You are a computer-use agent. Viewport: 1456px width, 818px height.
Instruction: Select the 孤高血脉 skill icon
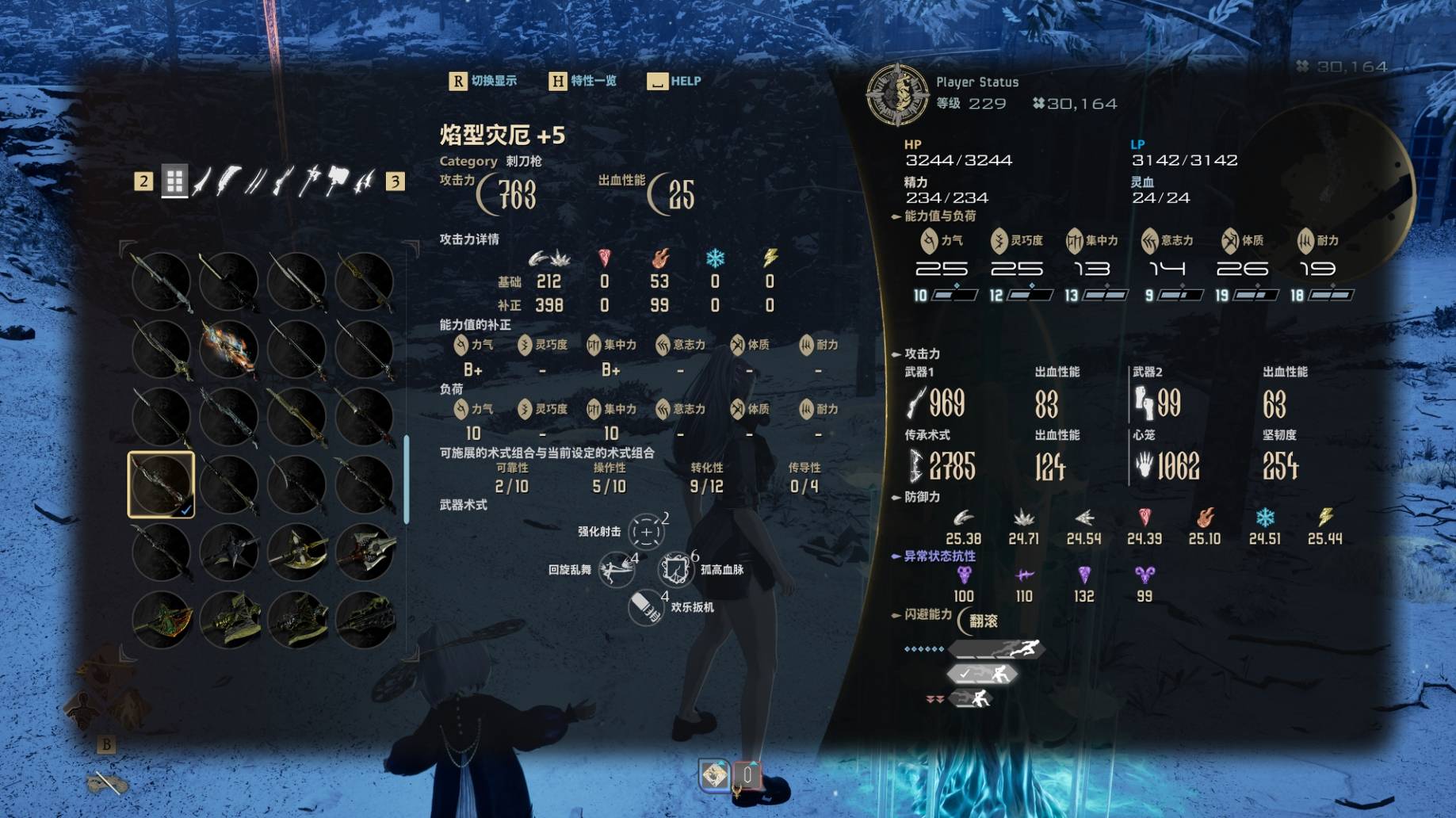[x=675, y=569]
